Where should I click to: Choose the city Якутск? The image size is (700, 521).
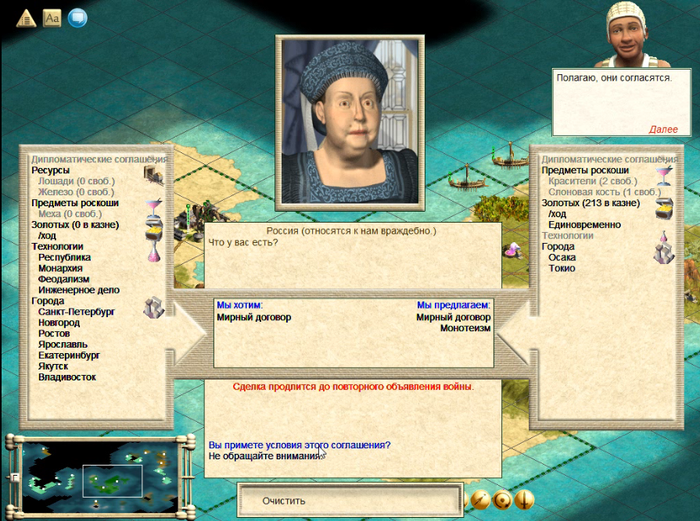click(56, 366)
